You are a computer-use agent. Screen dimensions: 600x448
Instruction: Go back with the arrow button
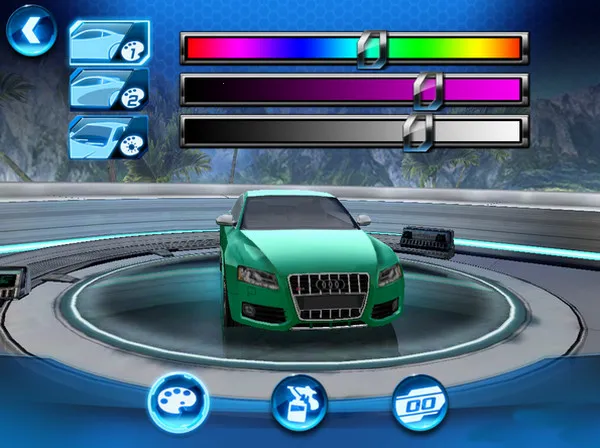pyautogui.click(x=30, y=31)
